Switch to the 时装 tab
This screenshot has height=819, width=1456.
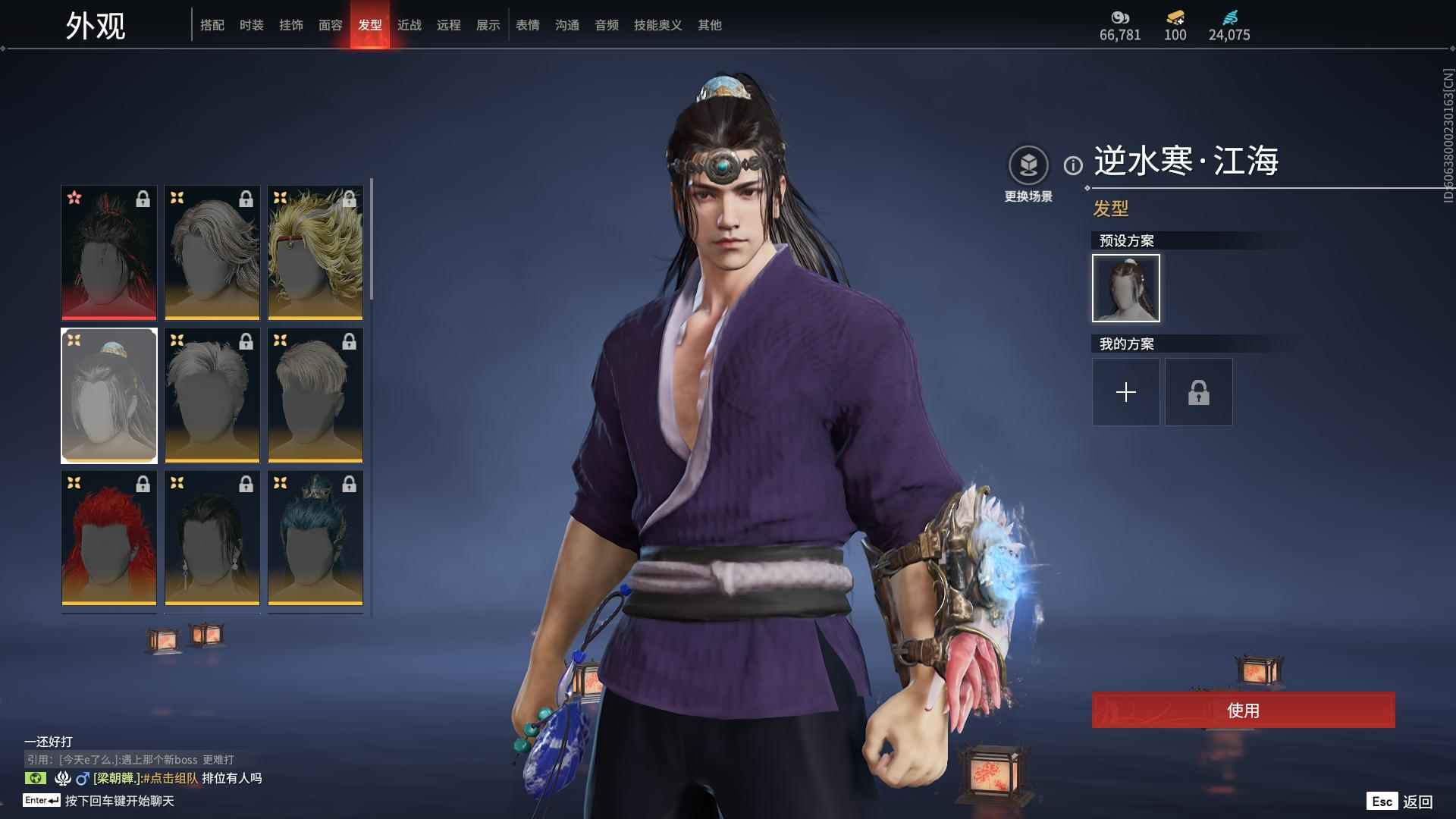tap(251, 25)
